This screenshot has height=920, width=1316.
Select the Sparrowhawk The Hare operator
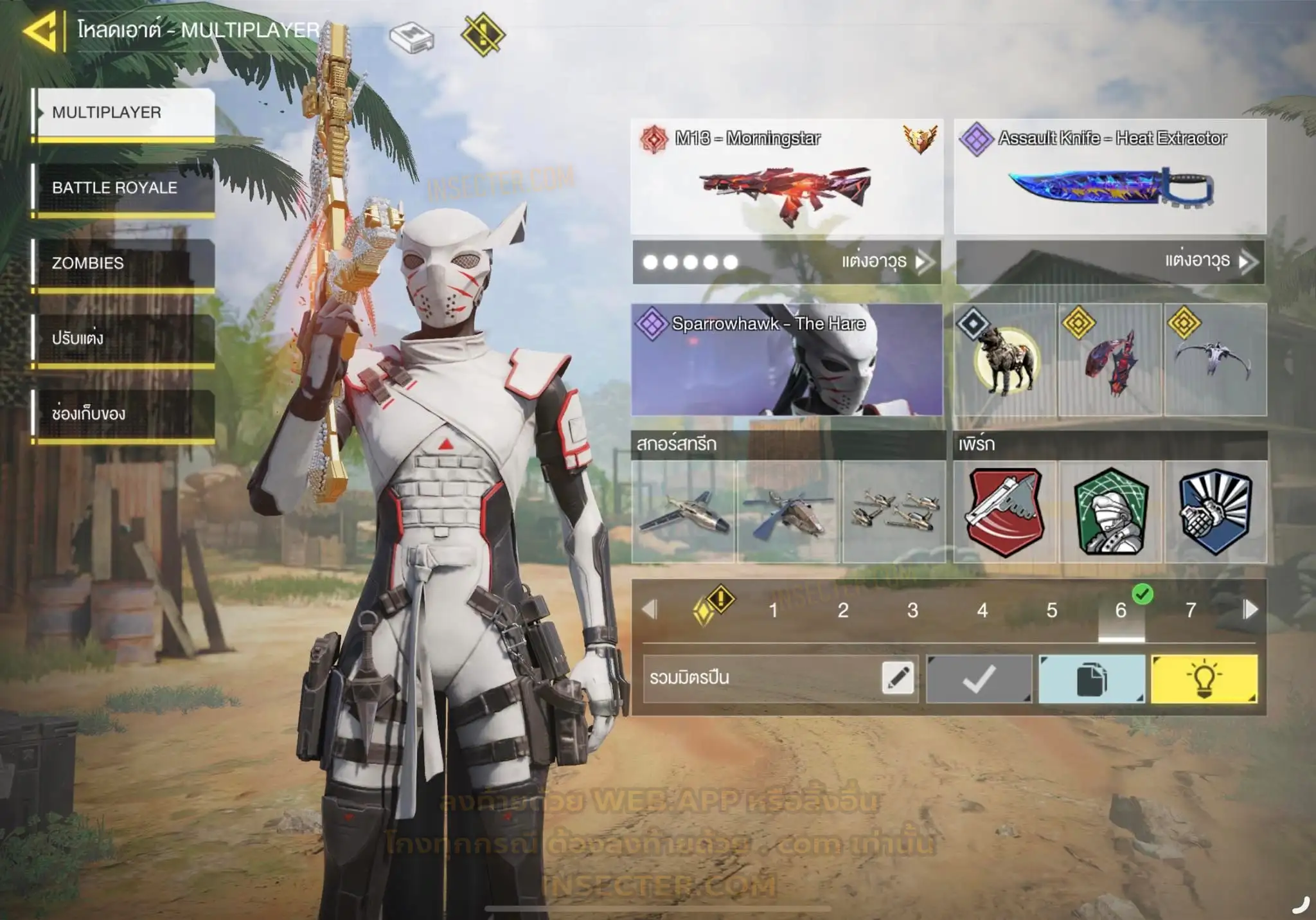[787, 359]
